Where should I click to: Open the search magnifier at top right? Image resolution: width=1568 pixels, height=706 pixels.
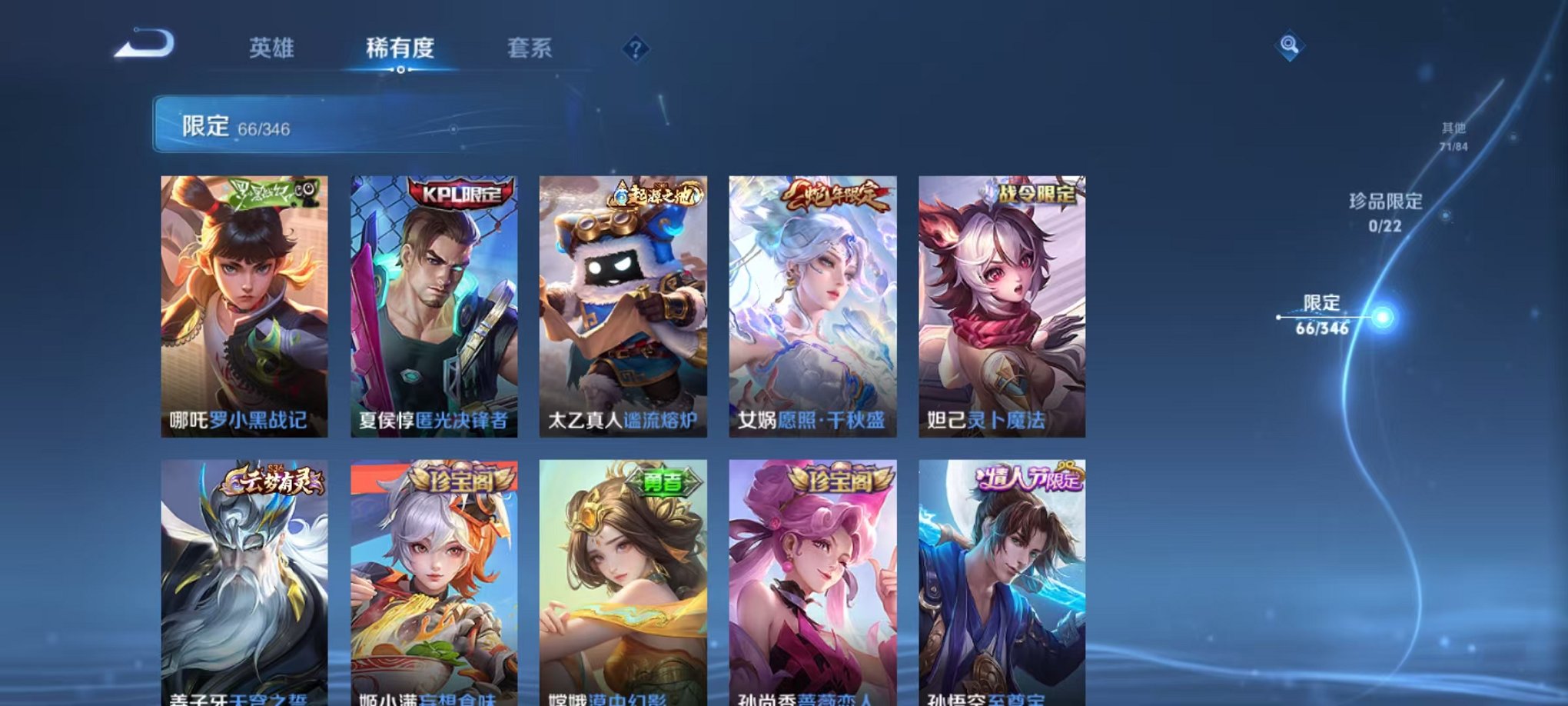coord(1287,44)
